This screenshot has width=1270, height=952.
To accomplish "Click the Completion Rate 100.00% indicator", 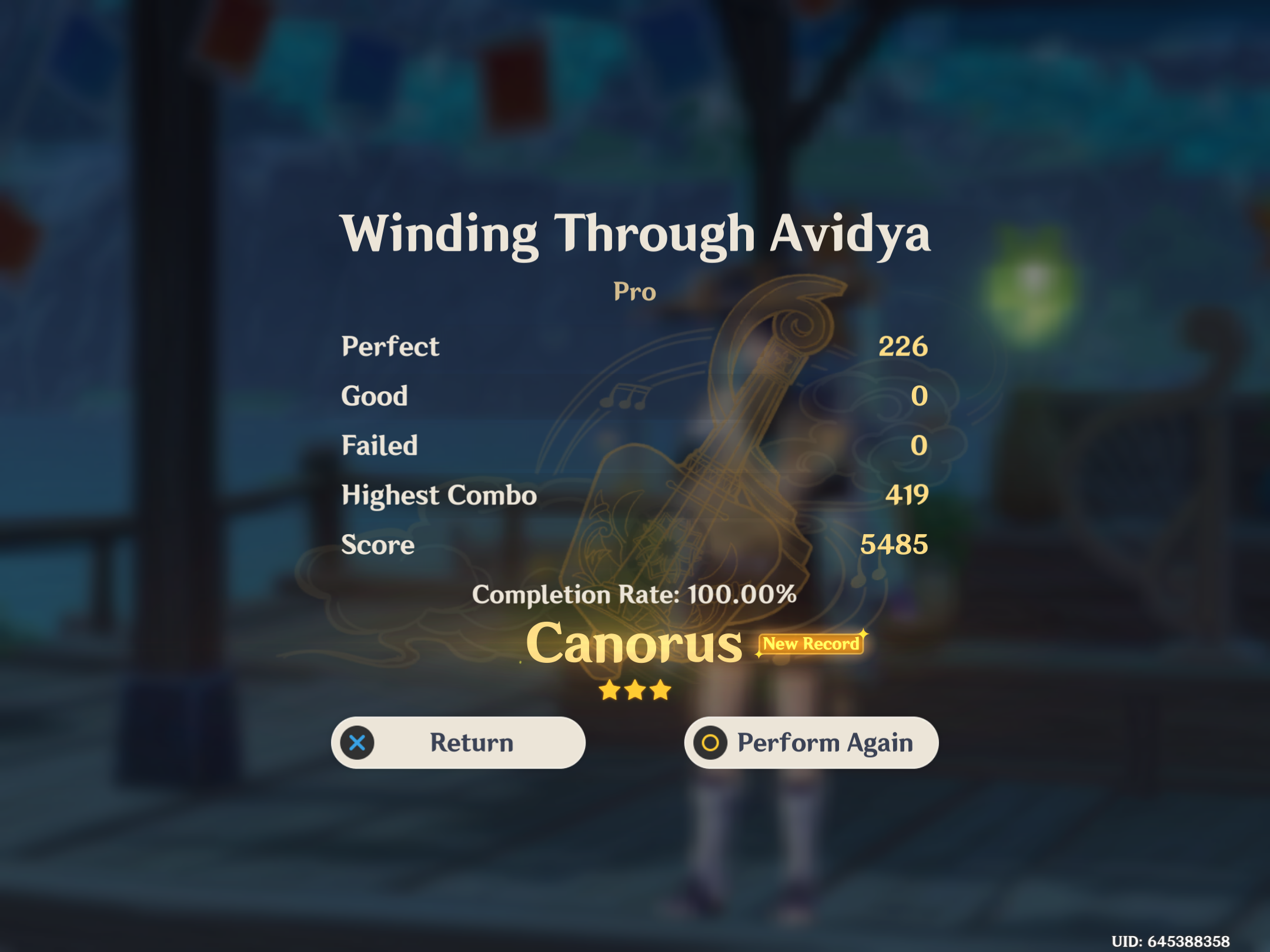I will tap(635, 595).
